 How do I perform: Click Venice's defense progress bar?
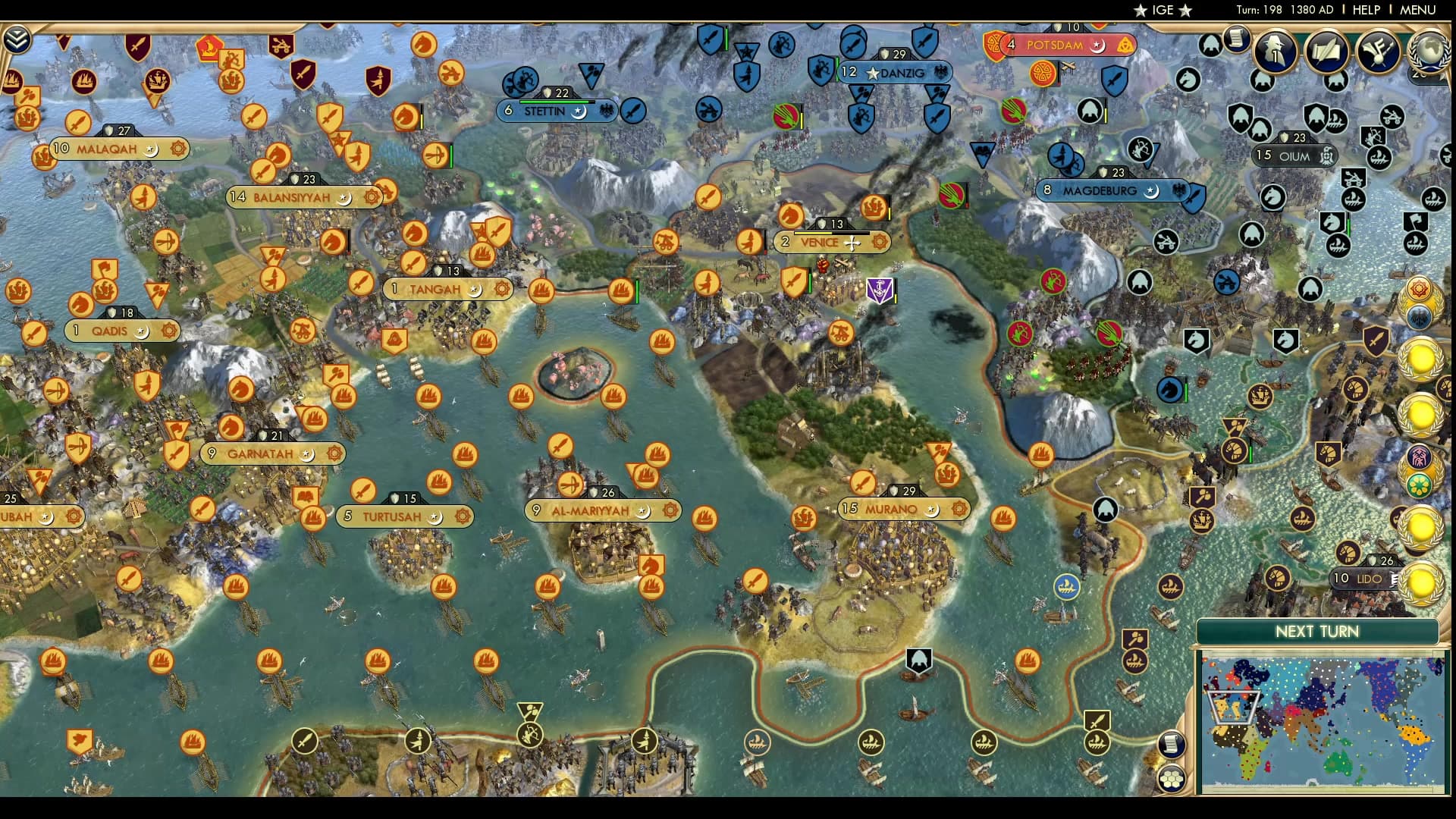831,232
